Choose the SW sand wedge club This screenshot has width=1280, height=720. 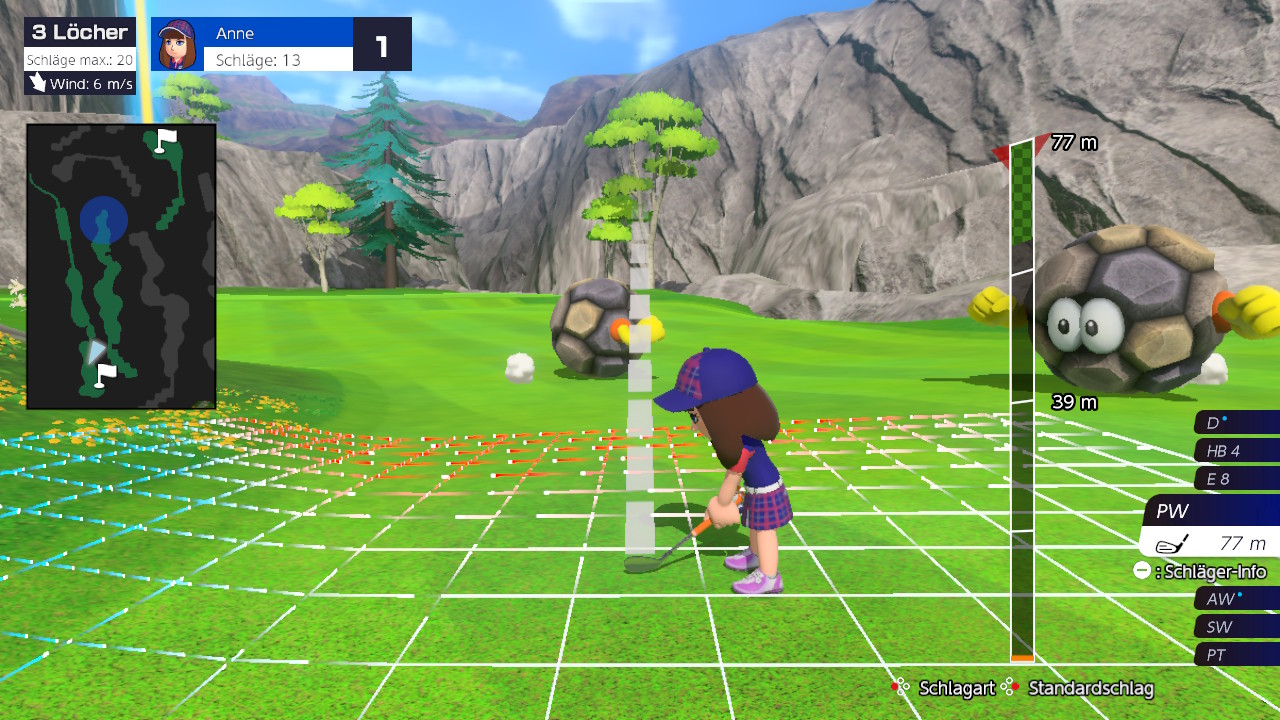(x=1236, y=627)
